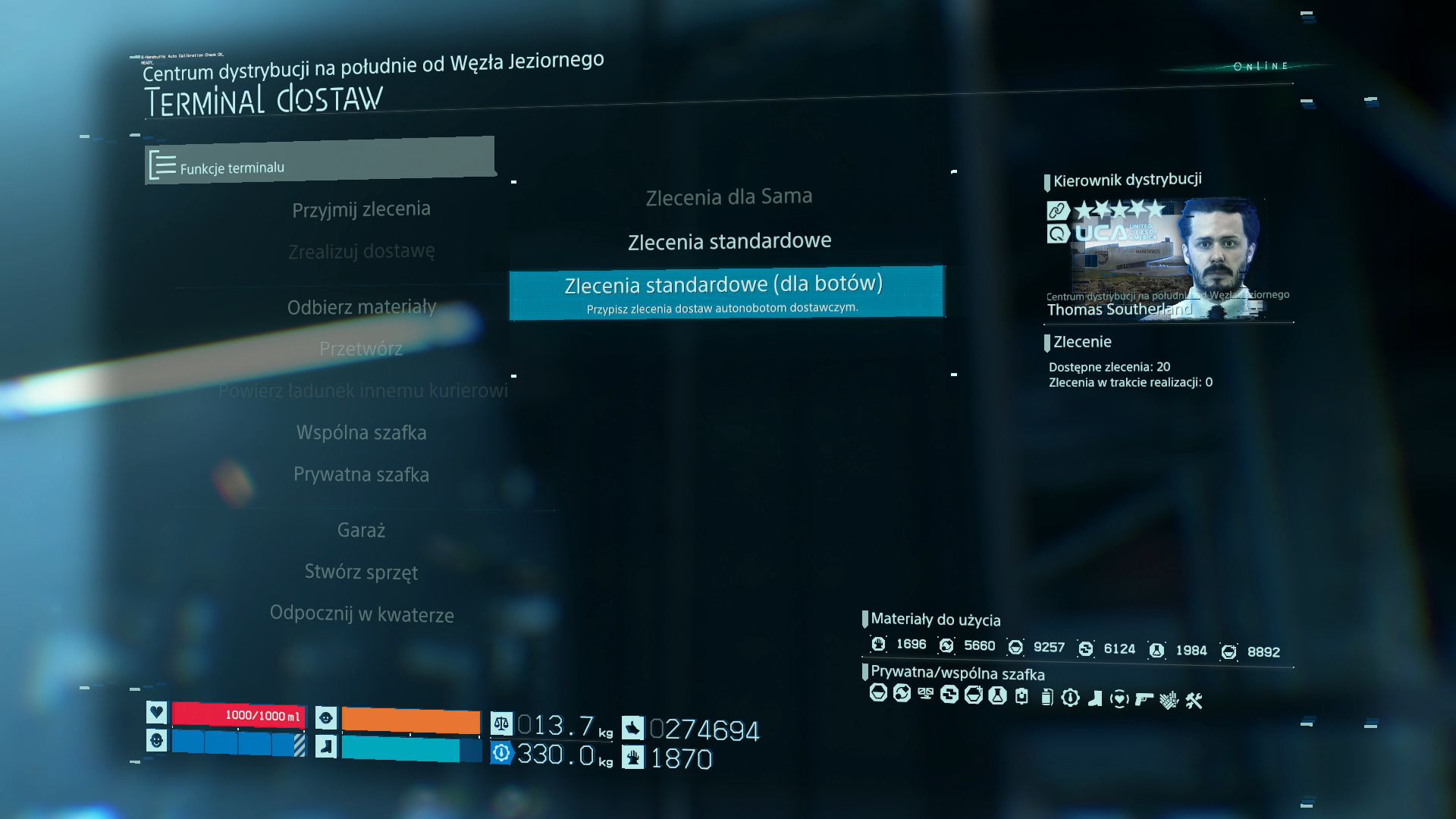
Task: Open Prywatna szafka locker
Action: (x=361, y=475)
